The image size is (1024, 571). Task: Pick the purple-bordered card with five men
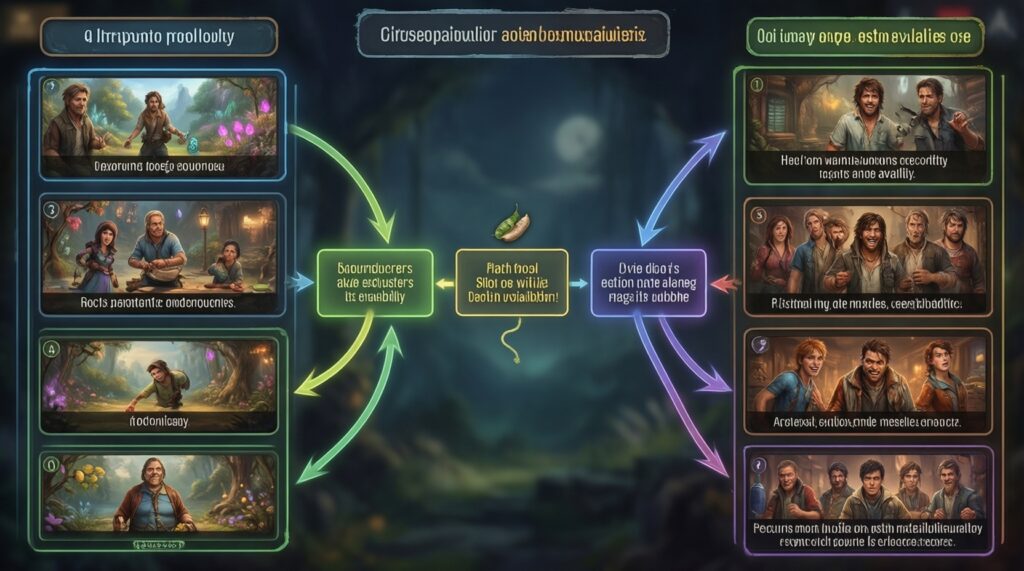[868, 499]
